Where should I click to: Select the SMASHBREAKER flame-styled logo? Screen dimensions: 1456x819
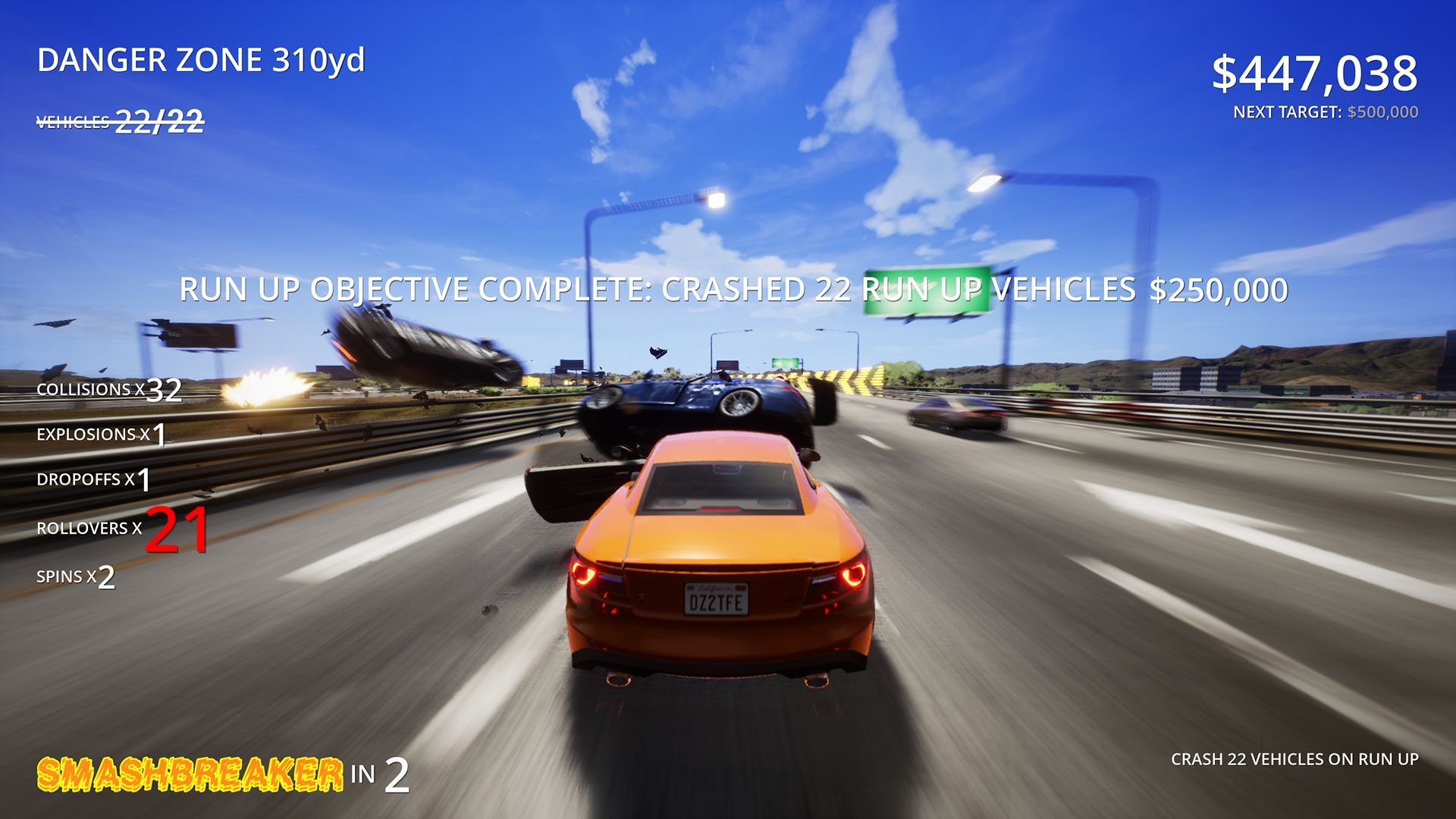tap(190, 775)
